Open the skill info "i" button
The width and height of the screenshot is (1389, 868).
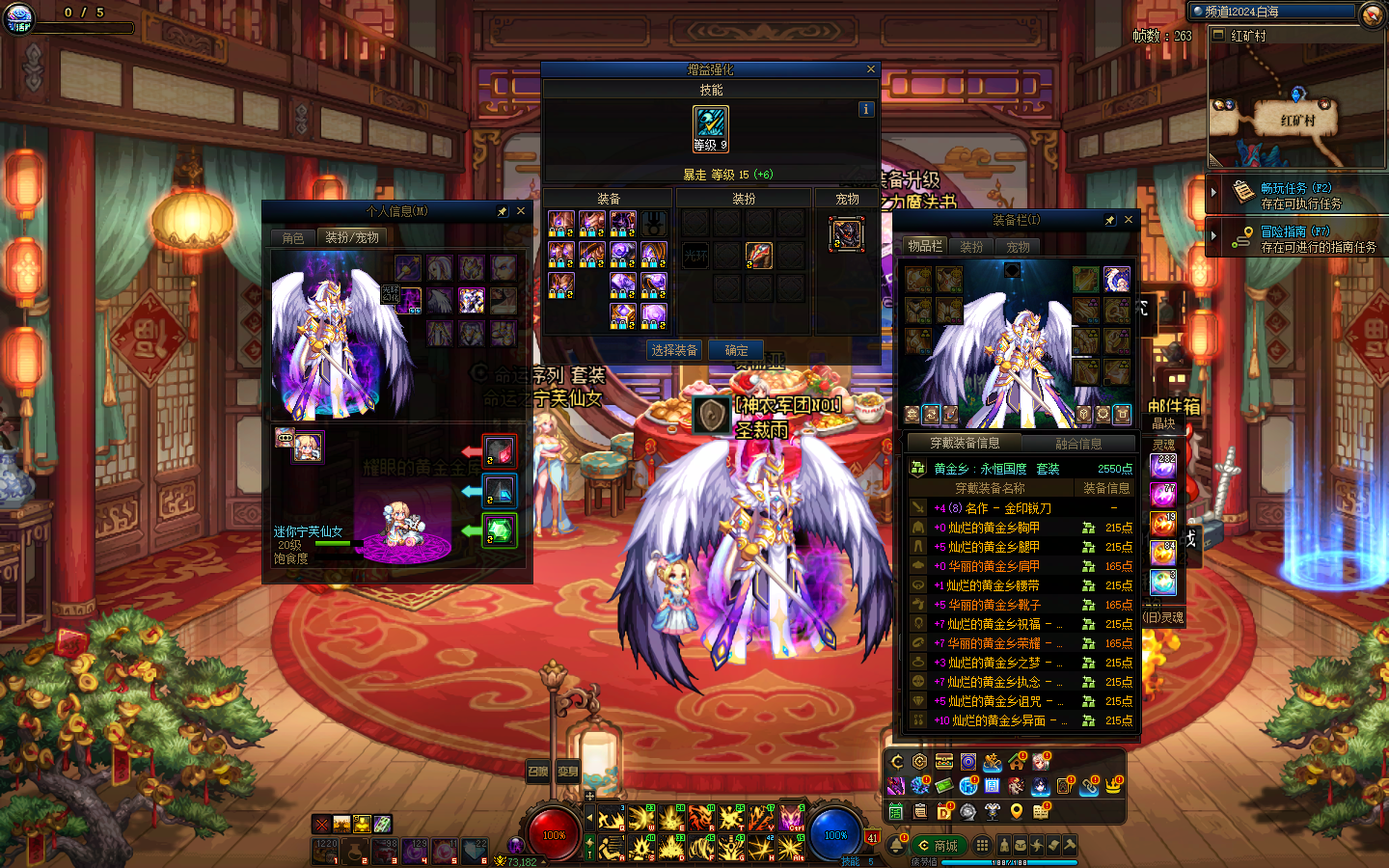pyautogui.click(x=865, y=109)
